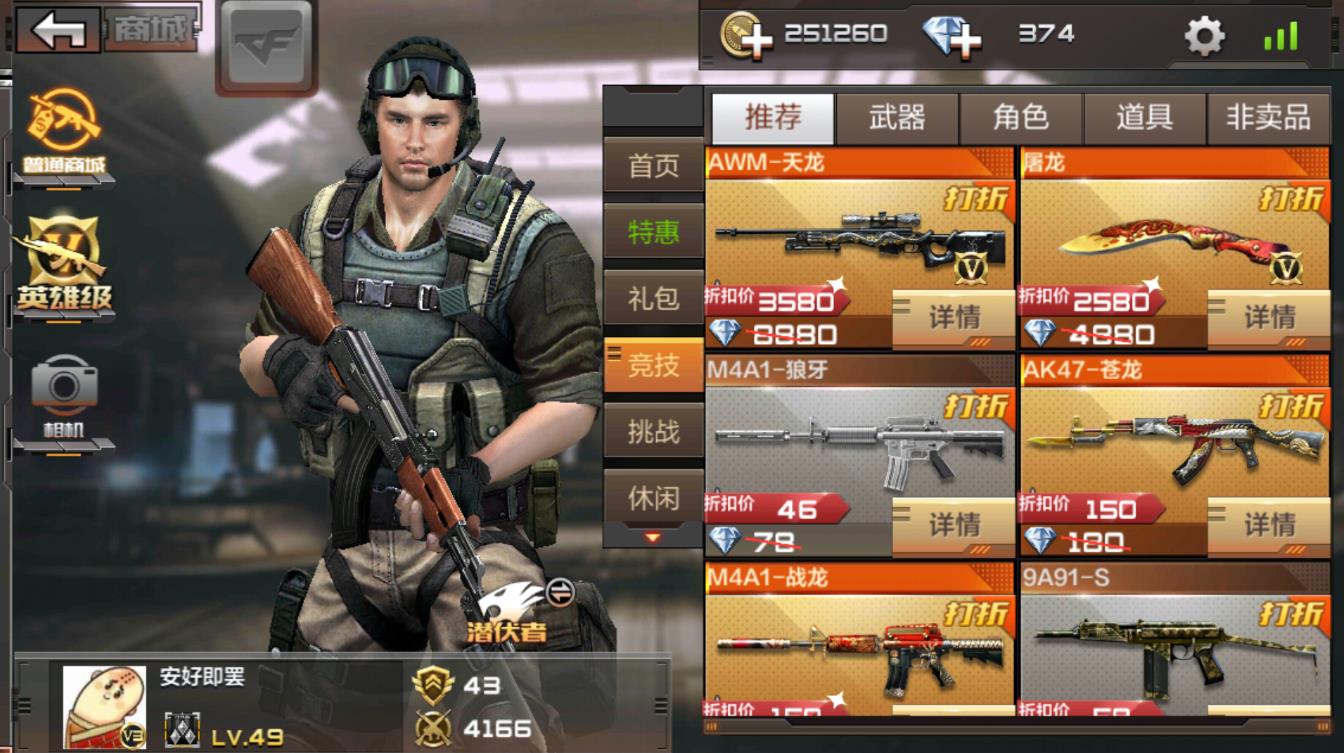This screenshot has width=1344, height=753.
Task: Click the back arrow to leave the 商城
Action: tap(57, 28)
